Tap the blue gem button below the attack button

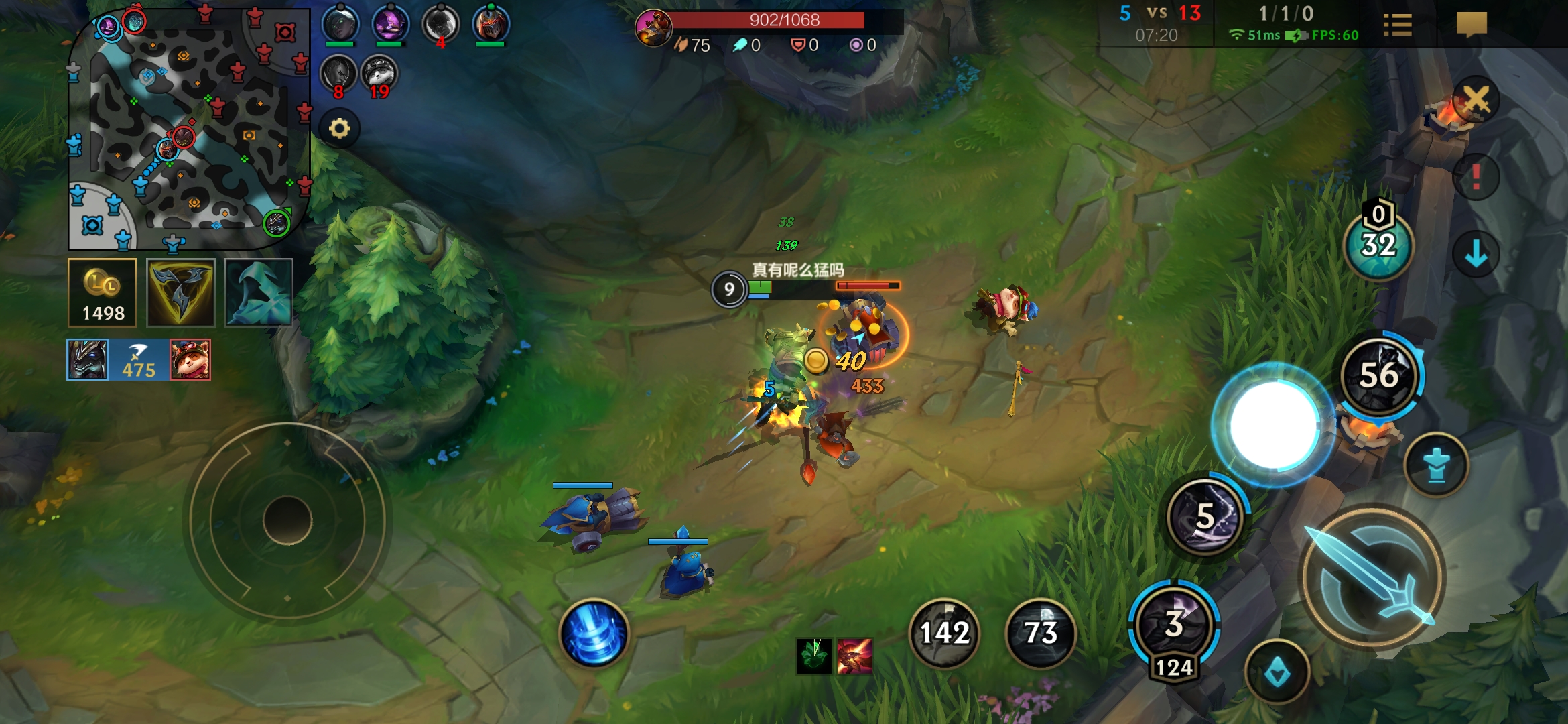coord(1277,672)
